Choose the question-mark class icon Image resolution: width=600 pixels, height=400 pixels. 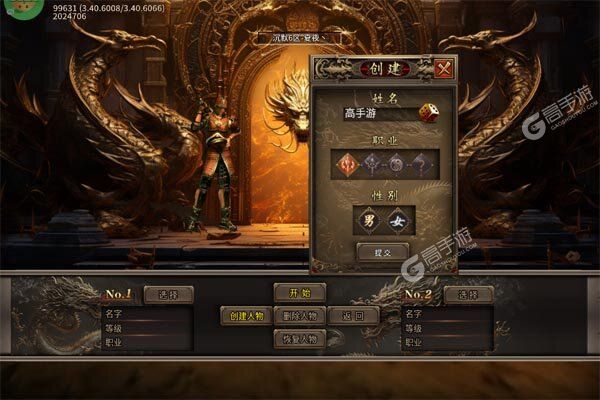[421, 164]
